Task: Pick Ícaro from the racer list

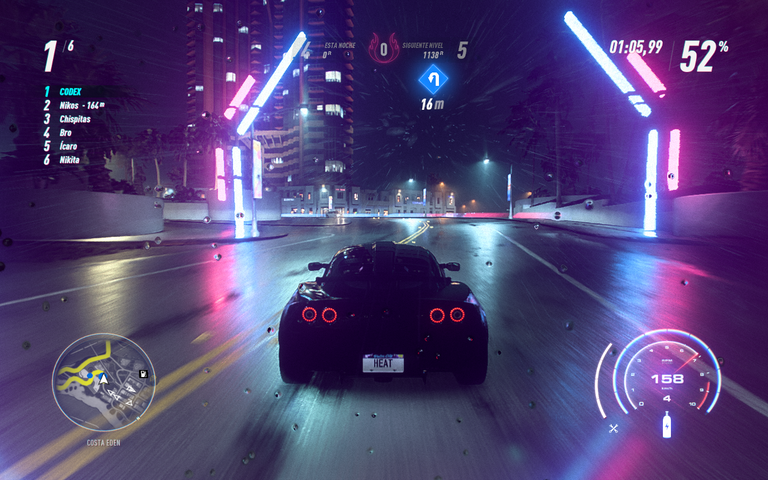Action: [x=67, y=146]
